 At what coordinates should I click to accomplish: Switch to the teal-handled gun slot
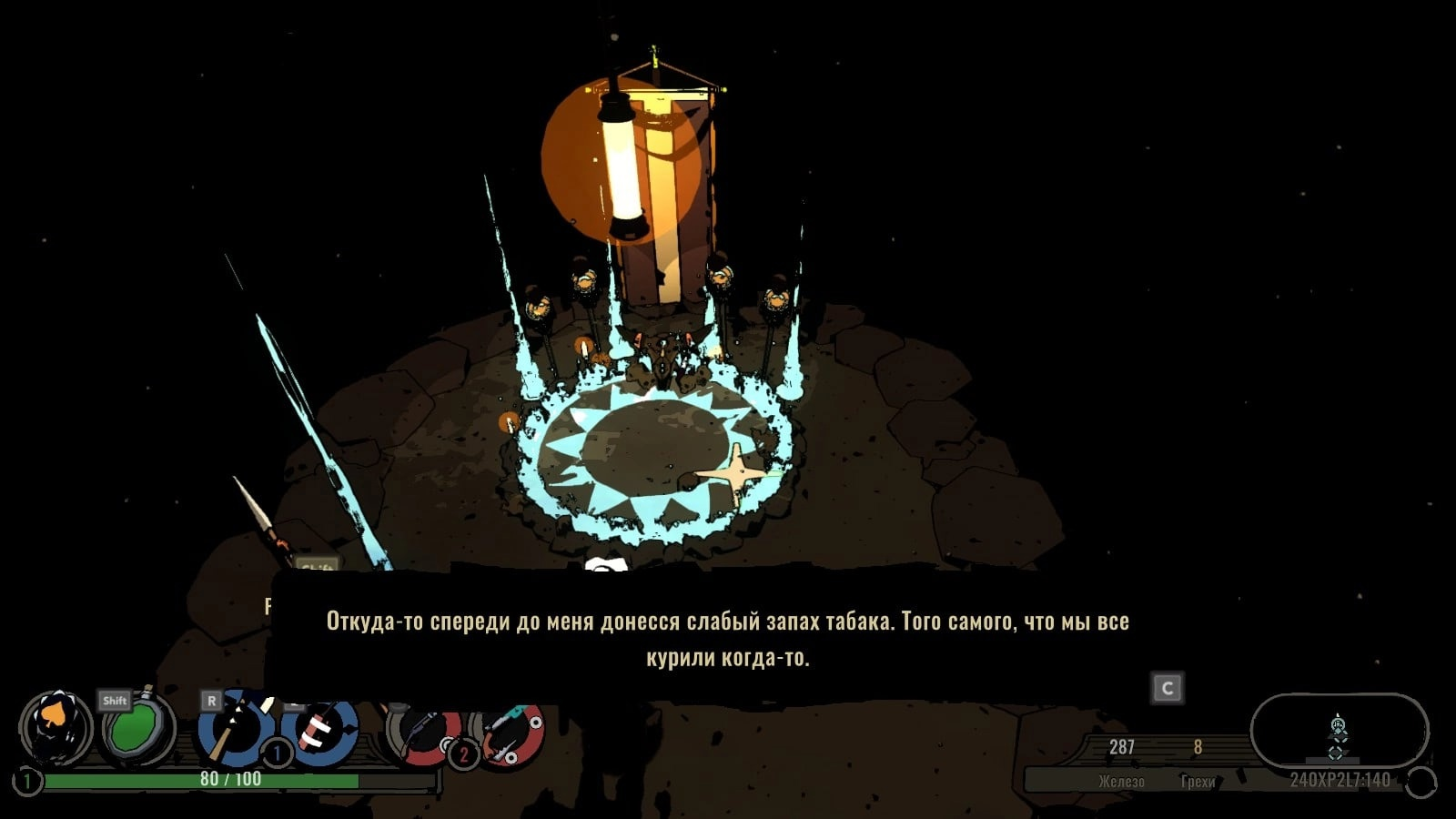point(510,733)
